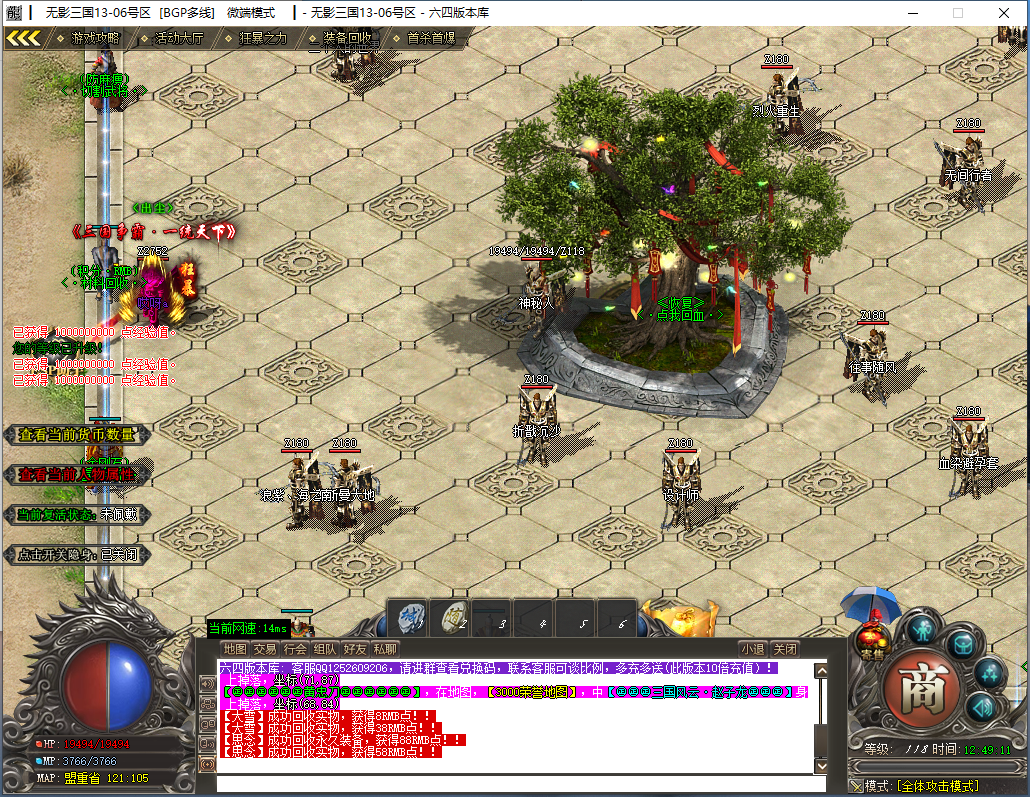This screenshot has width=1030, height=797.
Task: Open the 首杀首爆 menu entry
Action: pos(431,38)
